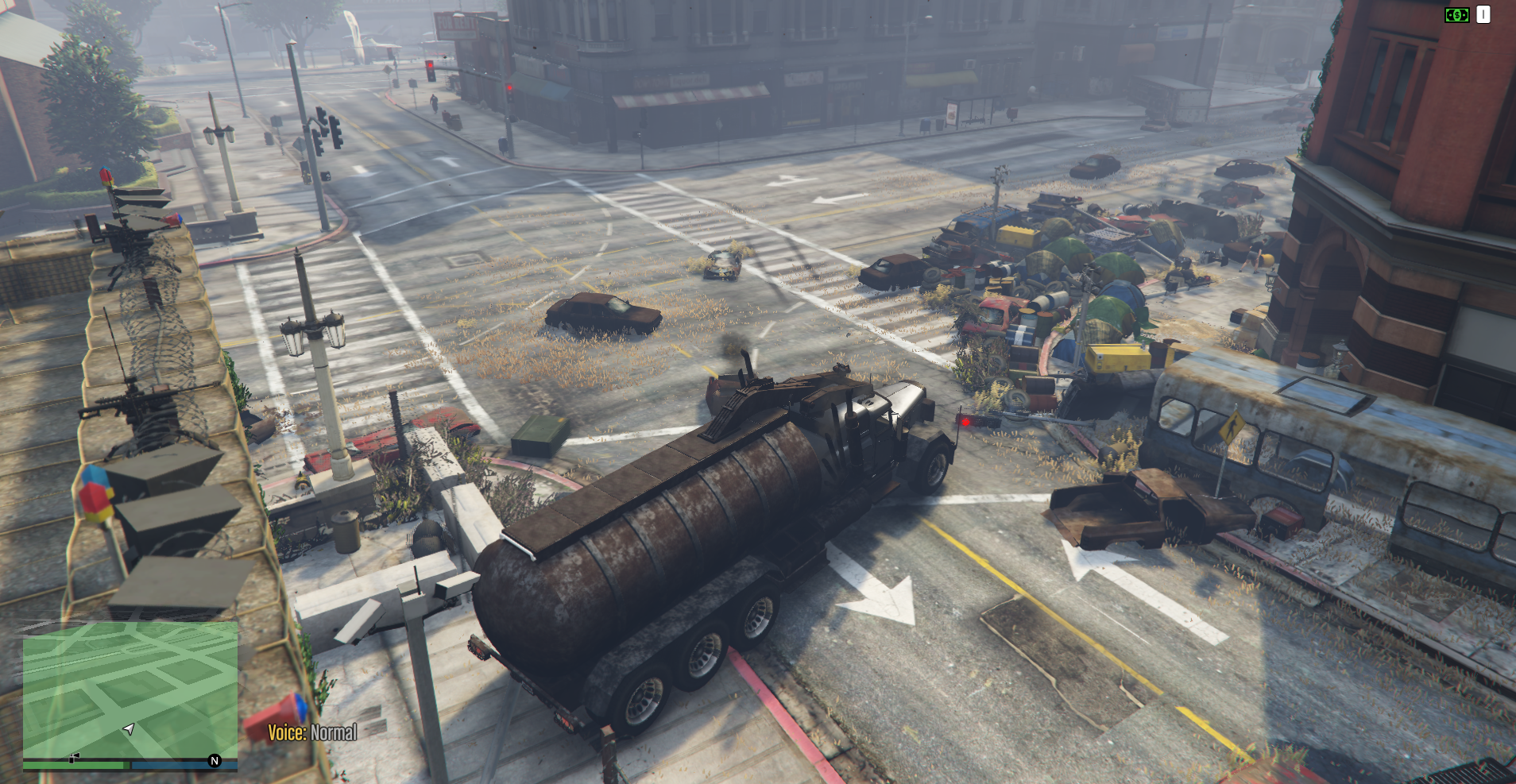Select the flag blip on the minimap edge
Viewport: 1516px width, 784px height.
point(74,759)
